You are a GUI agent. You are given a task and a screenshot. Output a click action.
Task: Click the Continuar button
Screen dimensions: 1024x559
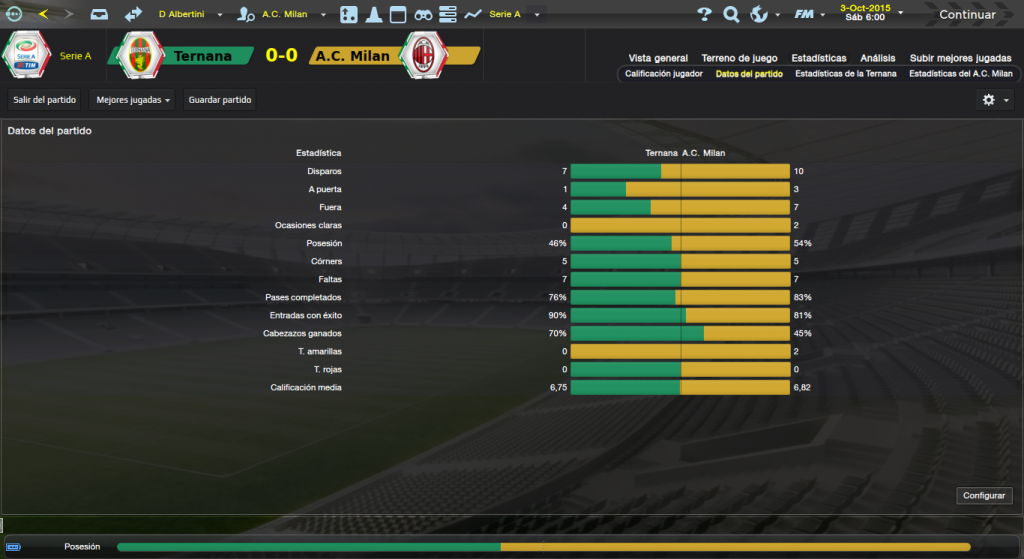967,15
